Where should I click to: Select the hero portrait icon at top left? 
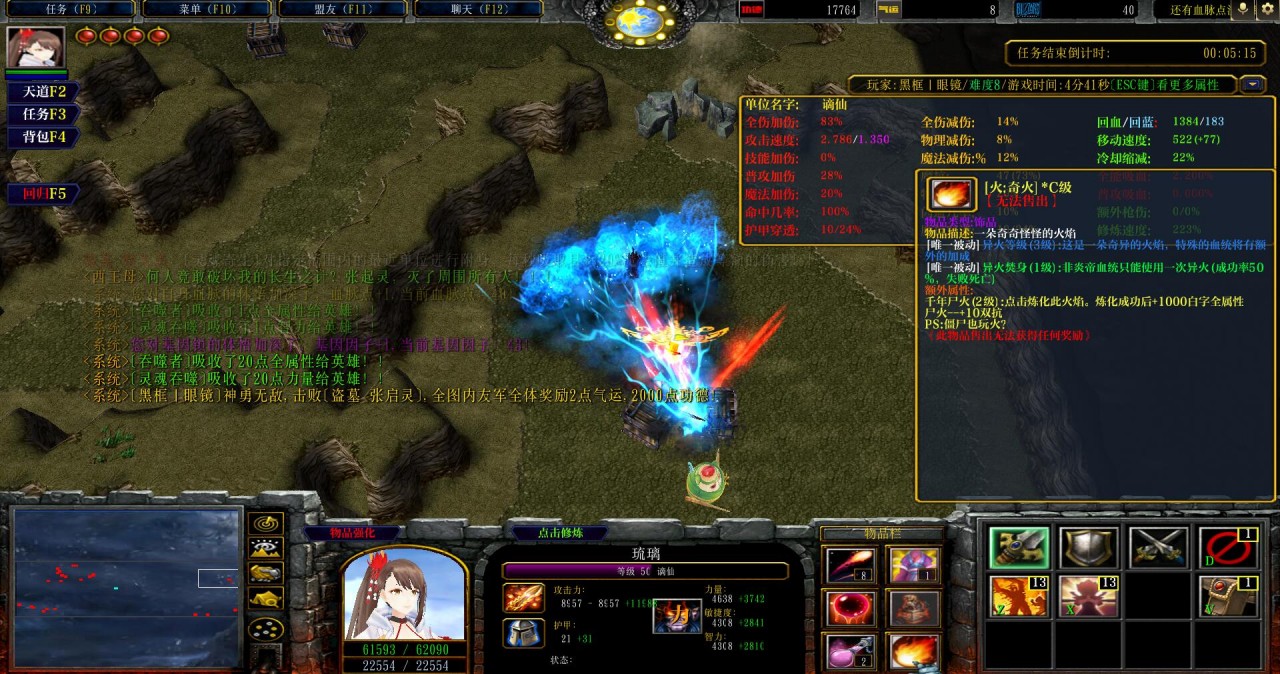point(36,47)
